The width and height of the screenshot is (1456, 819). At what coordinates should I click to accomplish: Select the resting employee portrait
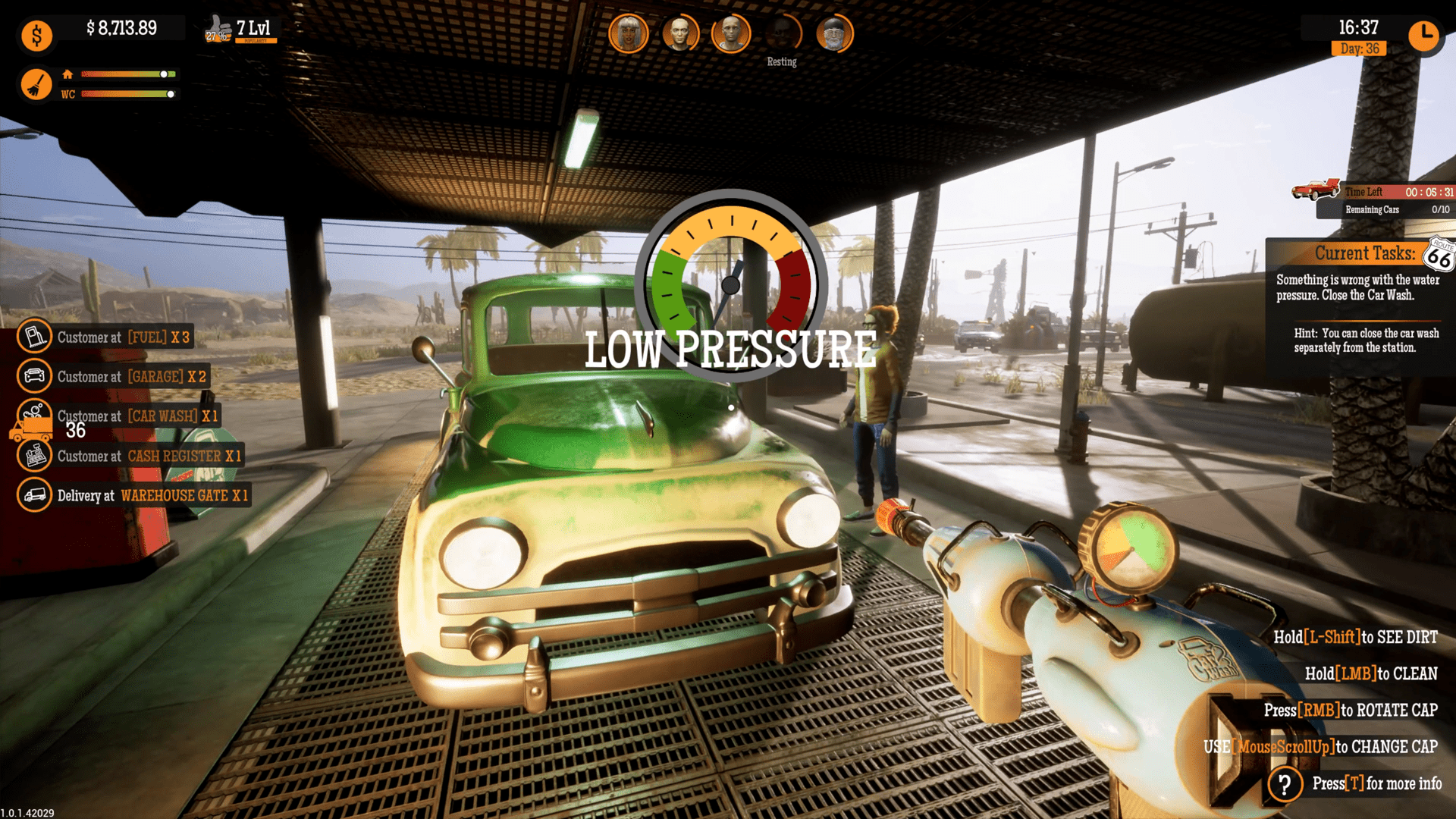coord(781,32)
